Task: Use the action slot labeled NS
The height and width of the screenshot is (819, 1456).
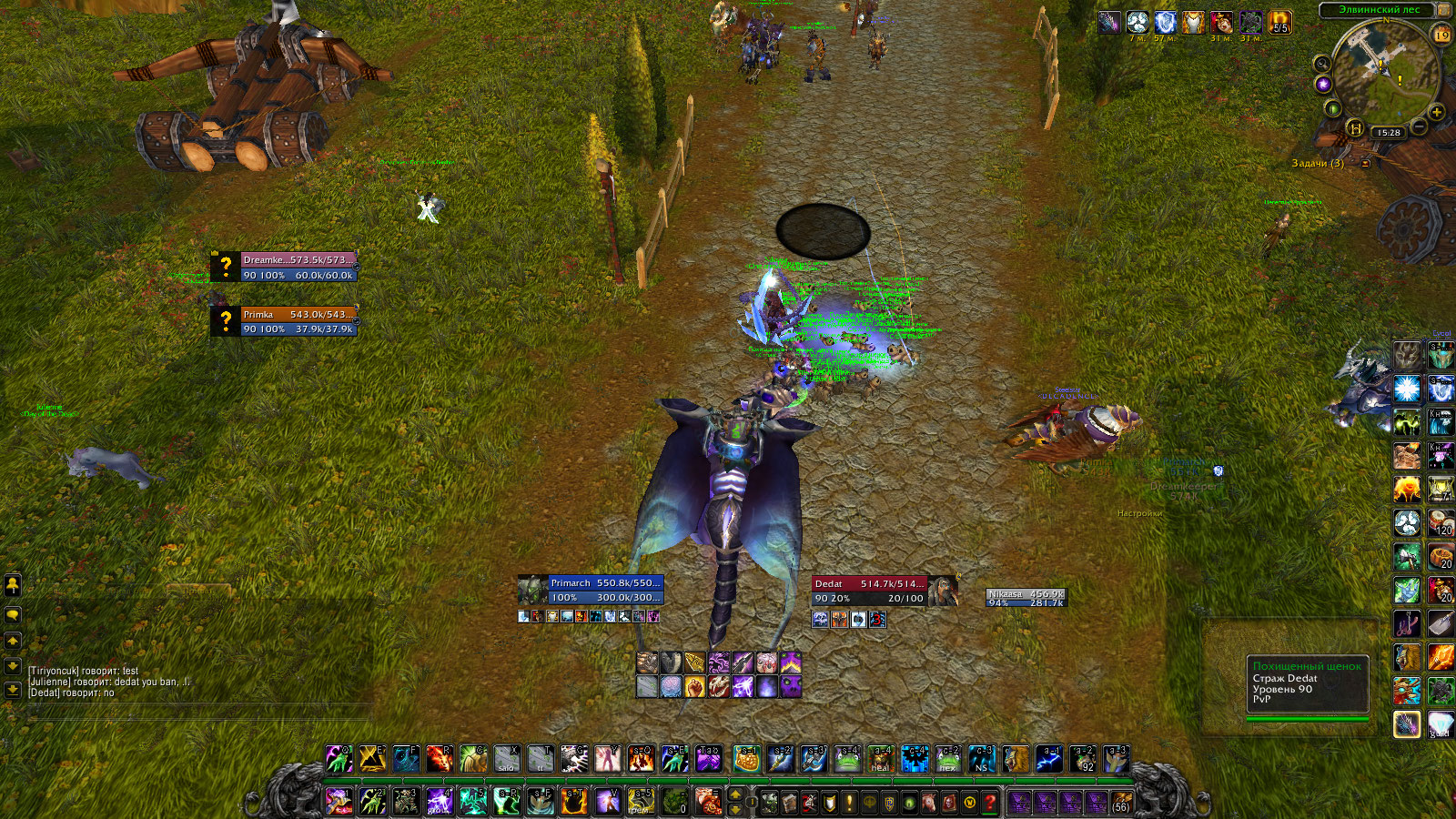Action: pos(981,759)
